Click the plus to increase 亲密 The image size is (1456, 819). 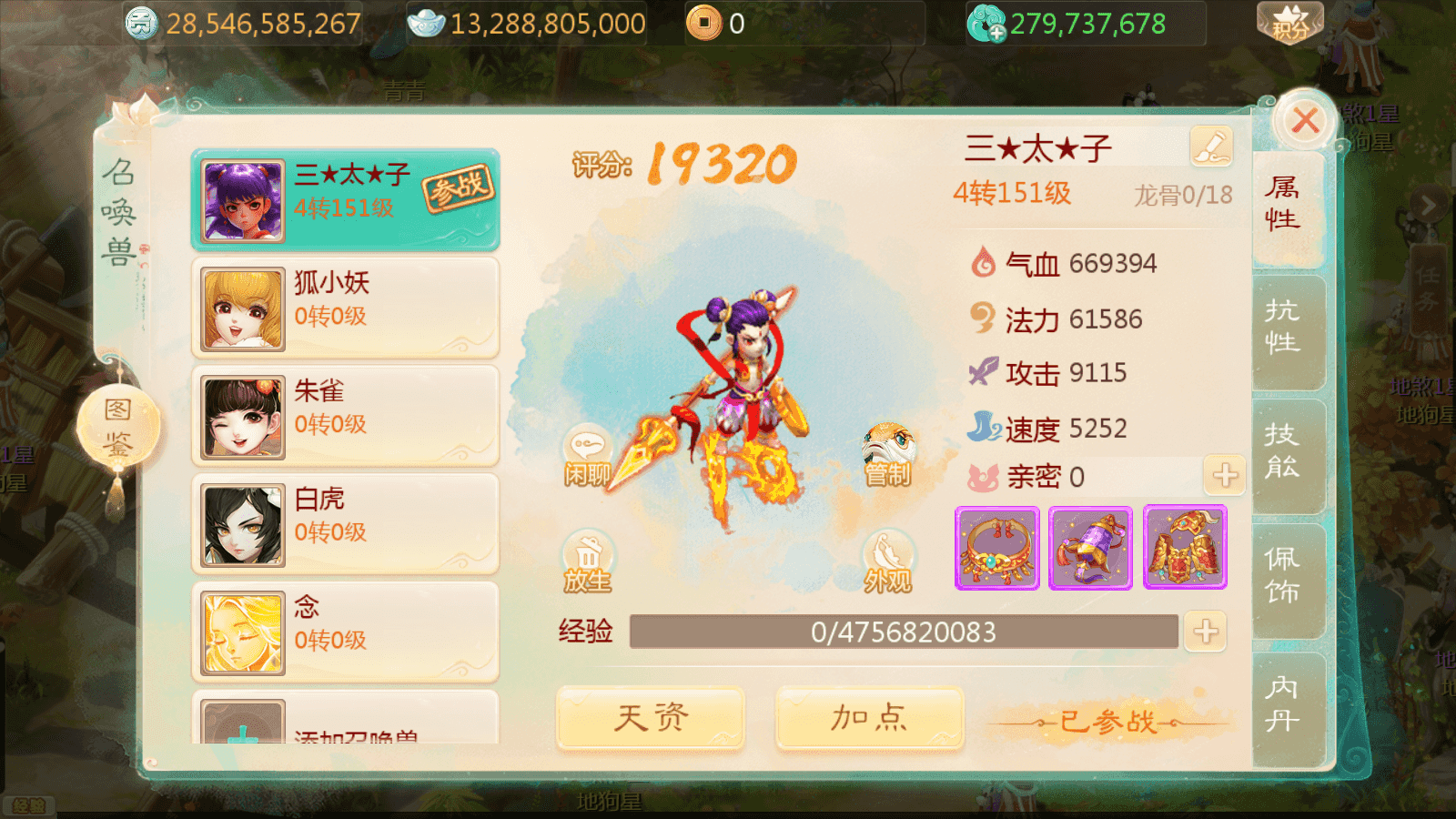tap(1224, 476)
